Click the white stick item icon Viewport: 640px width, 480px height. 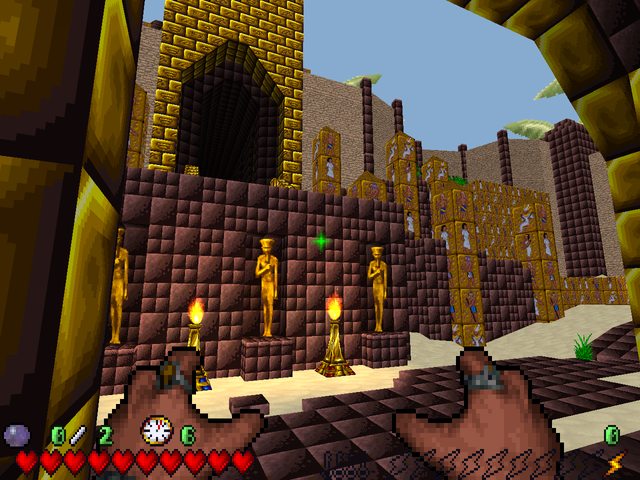pos(78,434)
